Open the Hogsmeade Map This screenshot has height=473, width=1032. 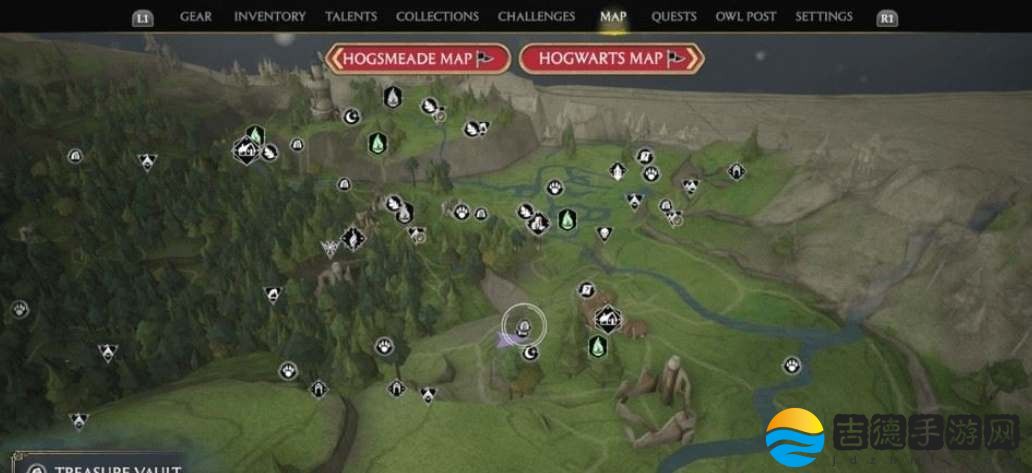pyautogui.click(x=418, y=59)
